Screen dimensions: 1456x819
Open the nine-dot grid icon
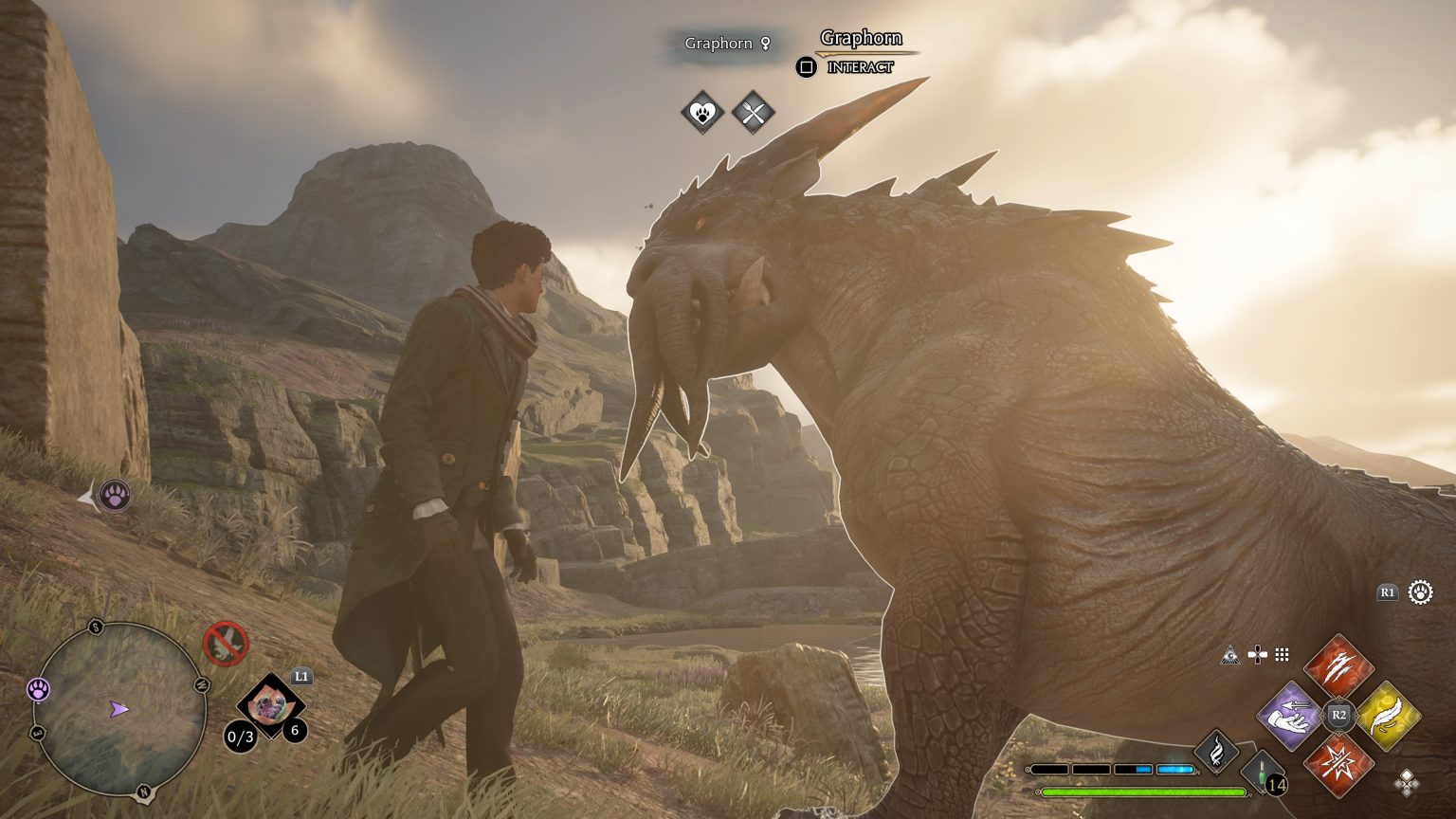click(1283, 655)
